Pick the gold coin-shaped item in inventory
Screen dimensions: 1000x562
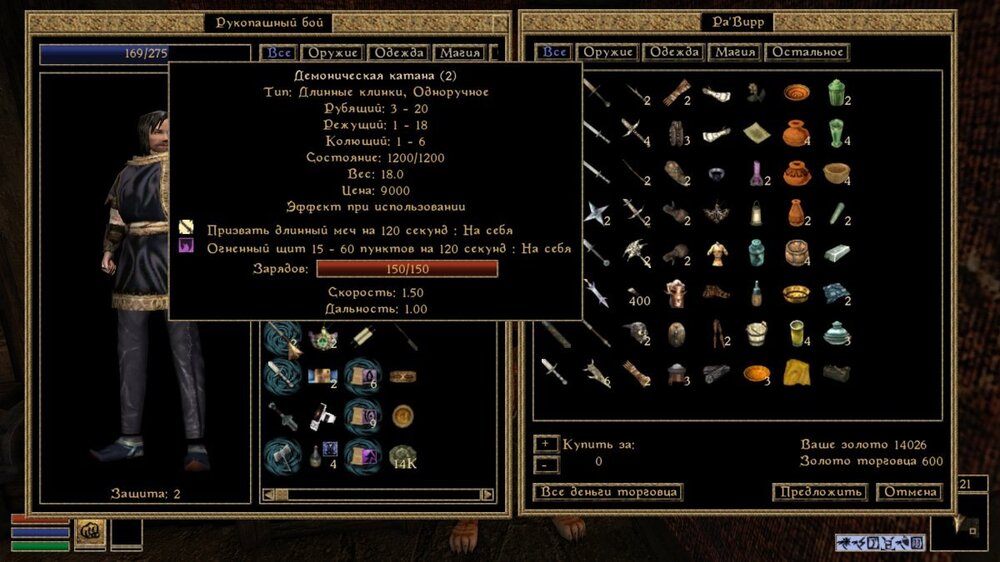403,414
